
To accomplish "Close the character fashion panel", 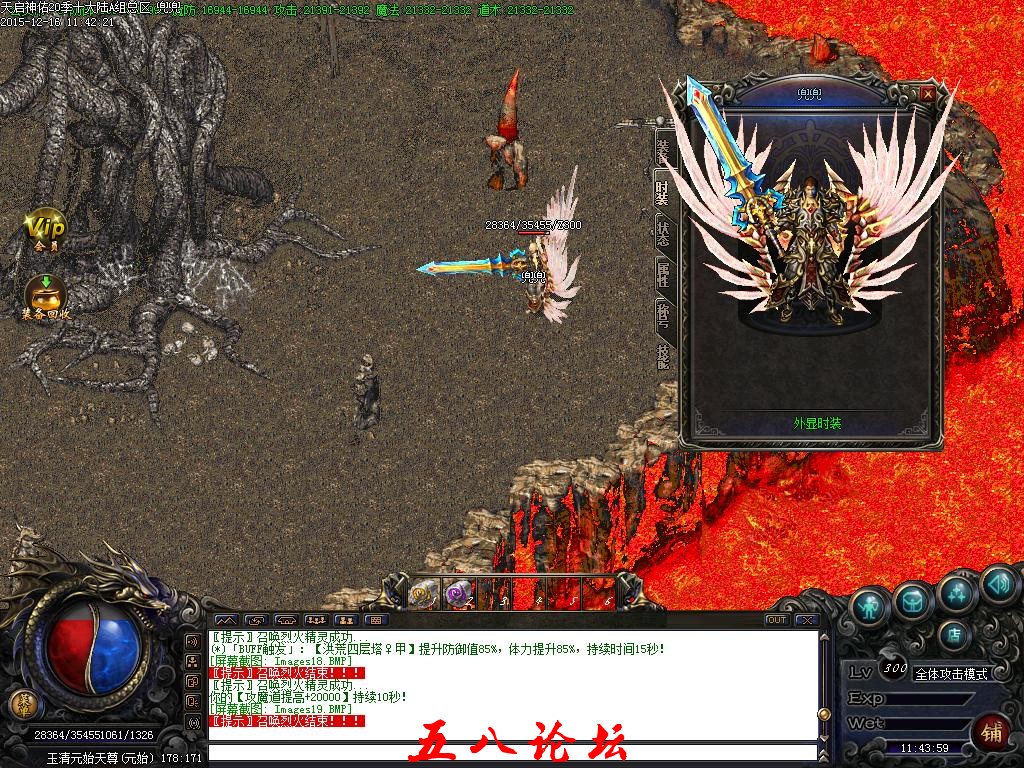I will [x=928, y=93].
